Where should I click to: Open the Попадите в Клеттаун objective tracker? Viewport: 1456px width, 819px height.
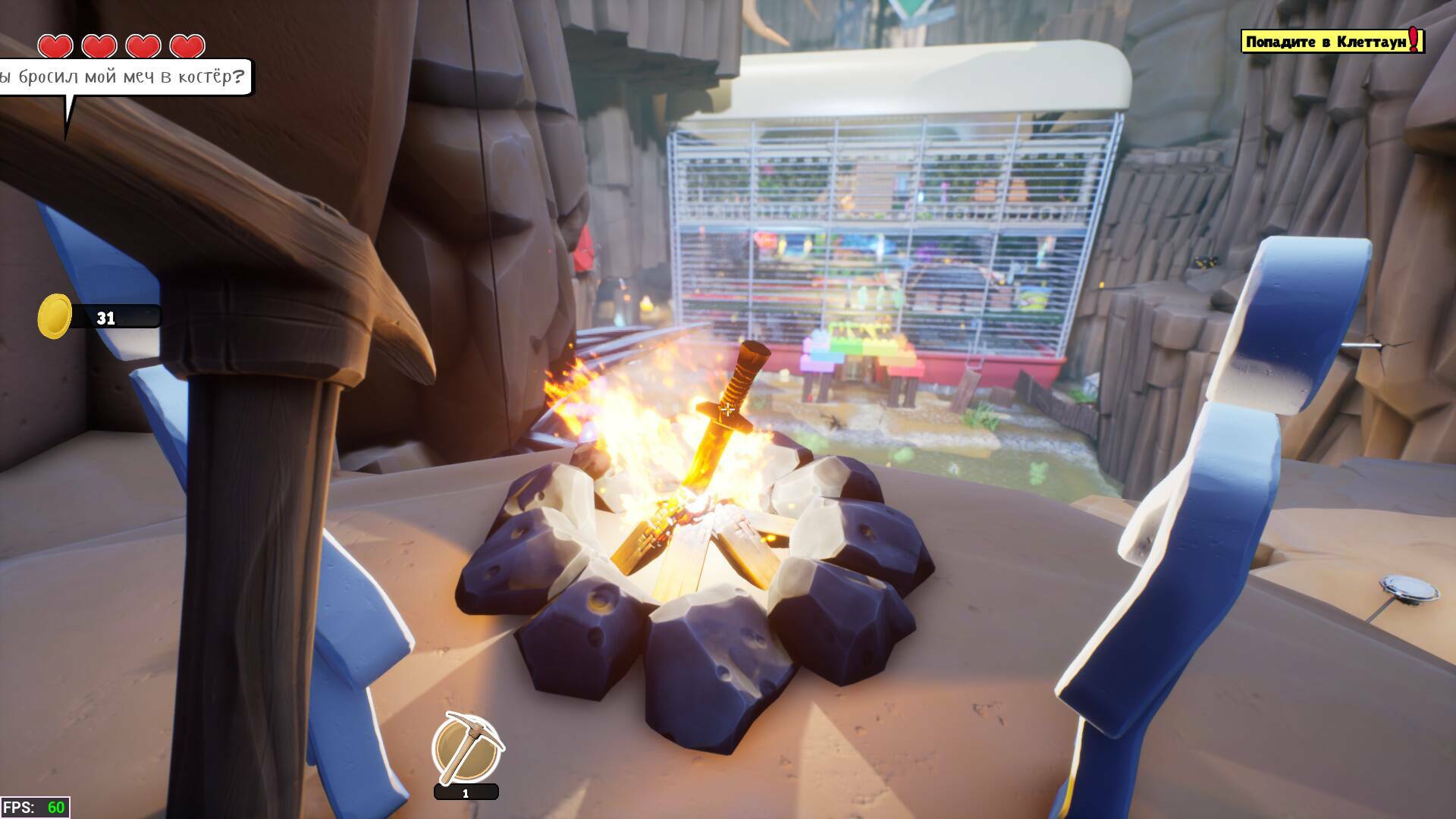1332,42
